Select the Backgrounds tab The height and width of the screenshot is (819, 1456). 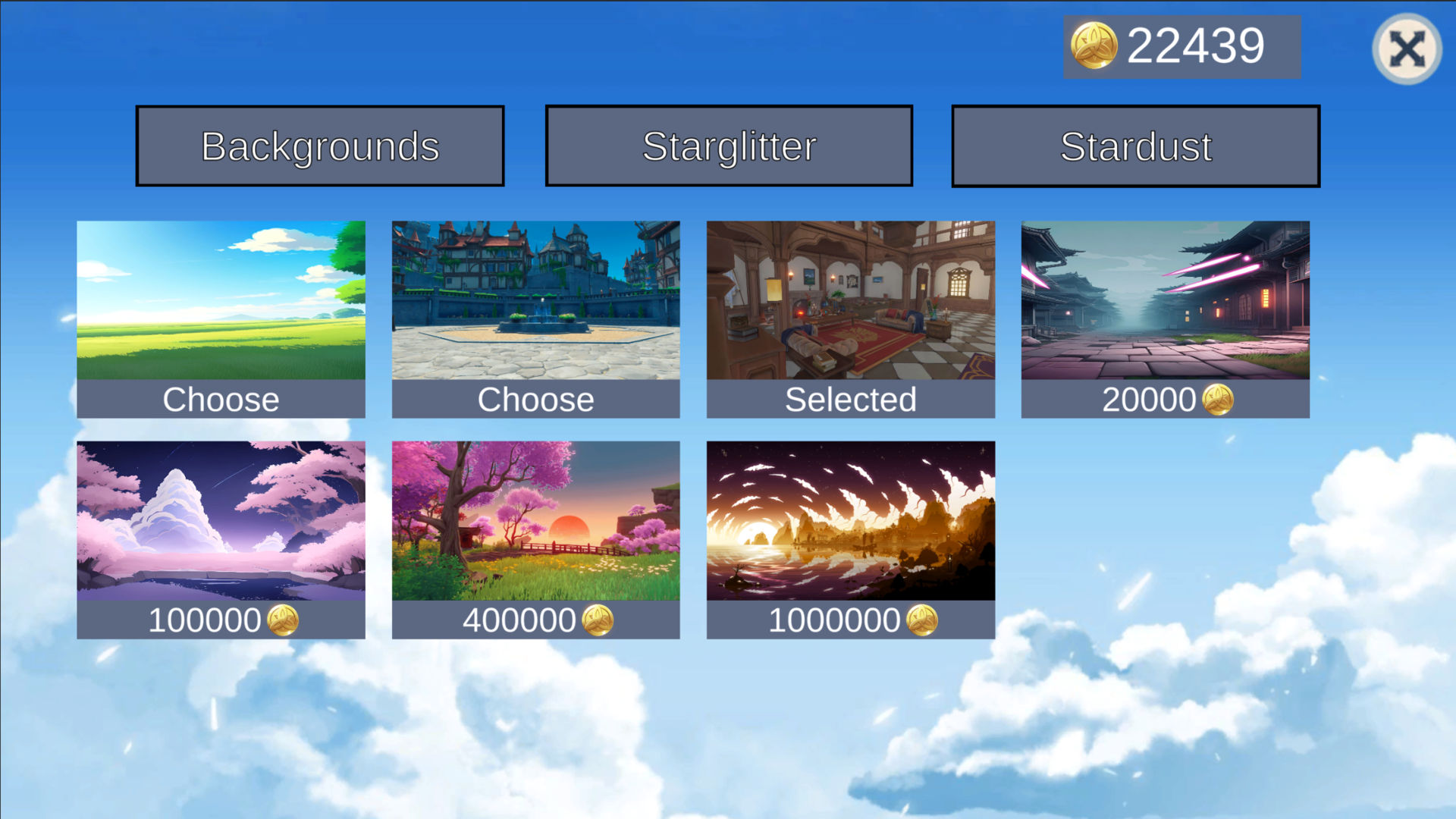pos(319,145)
